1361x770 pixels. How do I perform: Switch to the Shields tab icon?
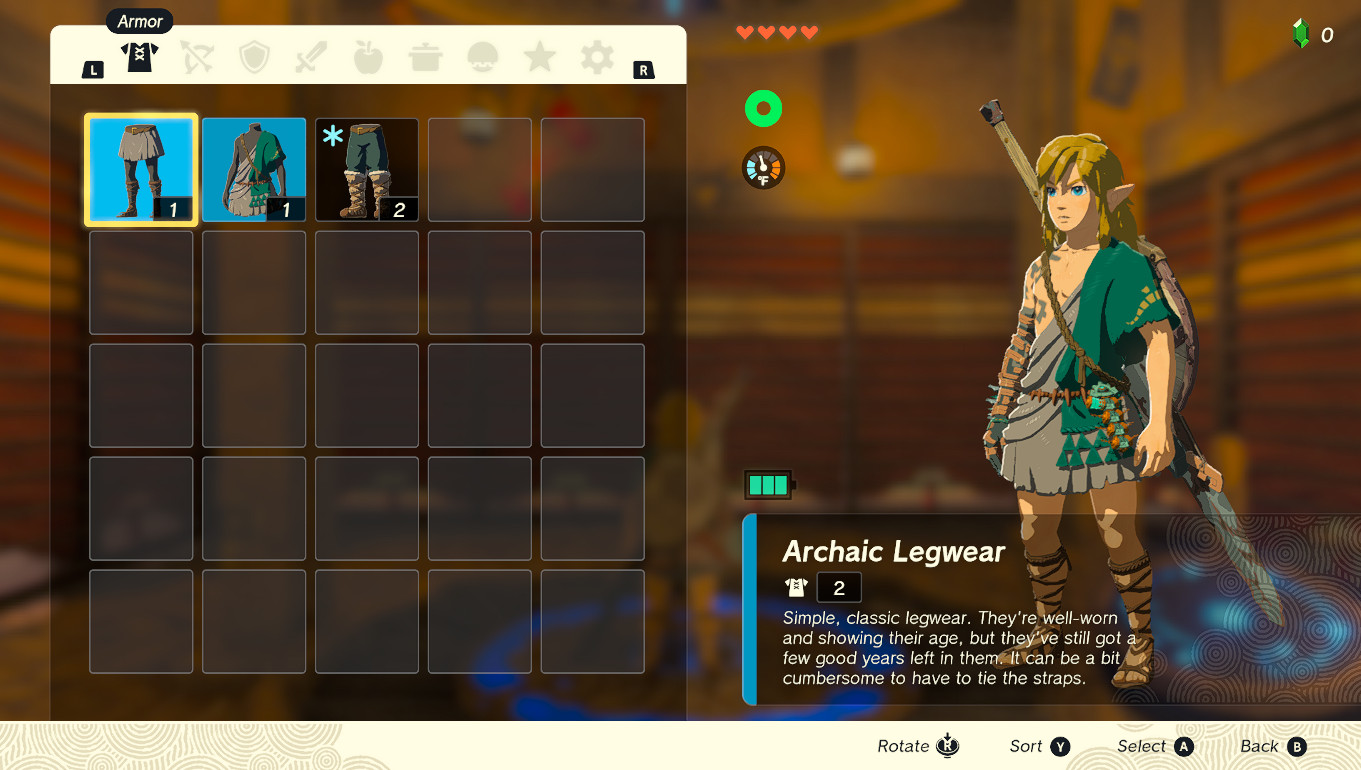pos(253,57)
